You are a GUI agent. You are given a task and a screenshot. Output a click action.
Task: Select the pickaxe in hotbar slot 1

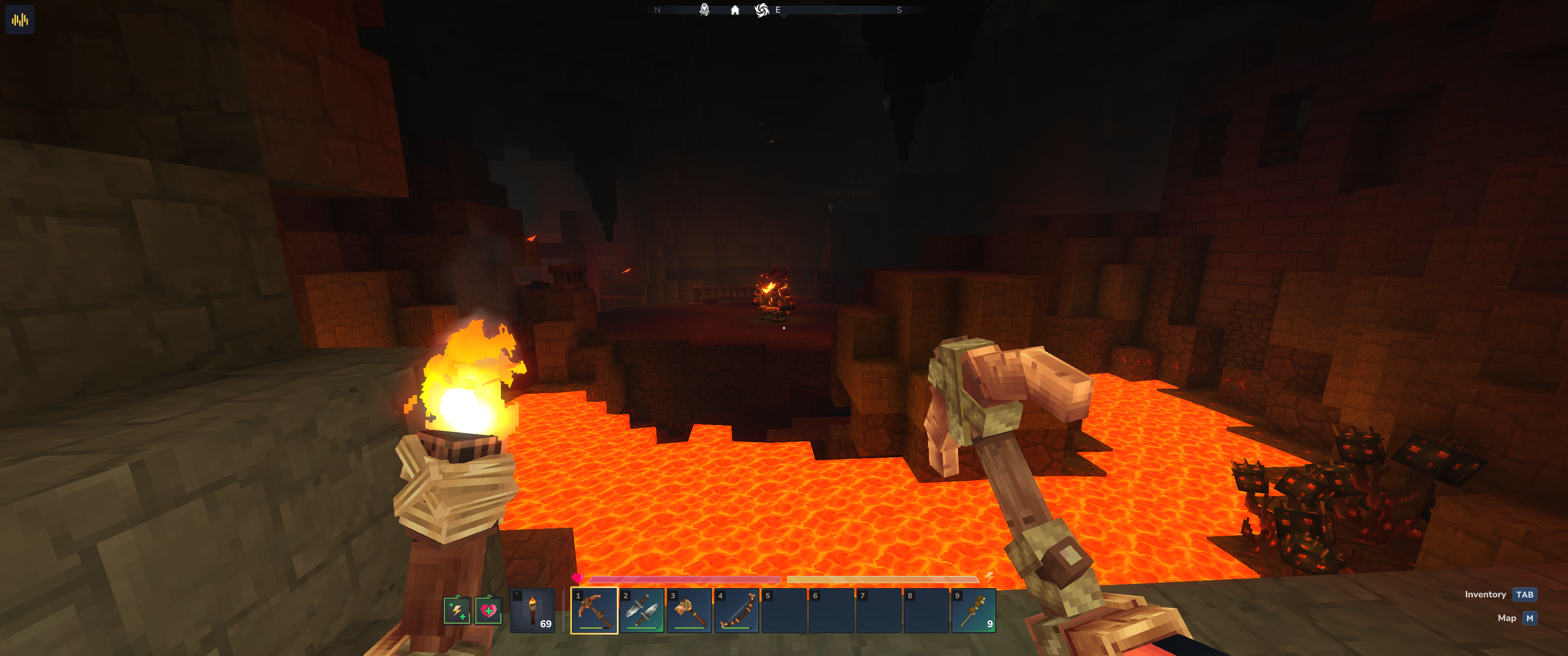pyautogui.click(x=594, y=610)
